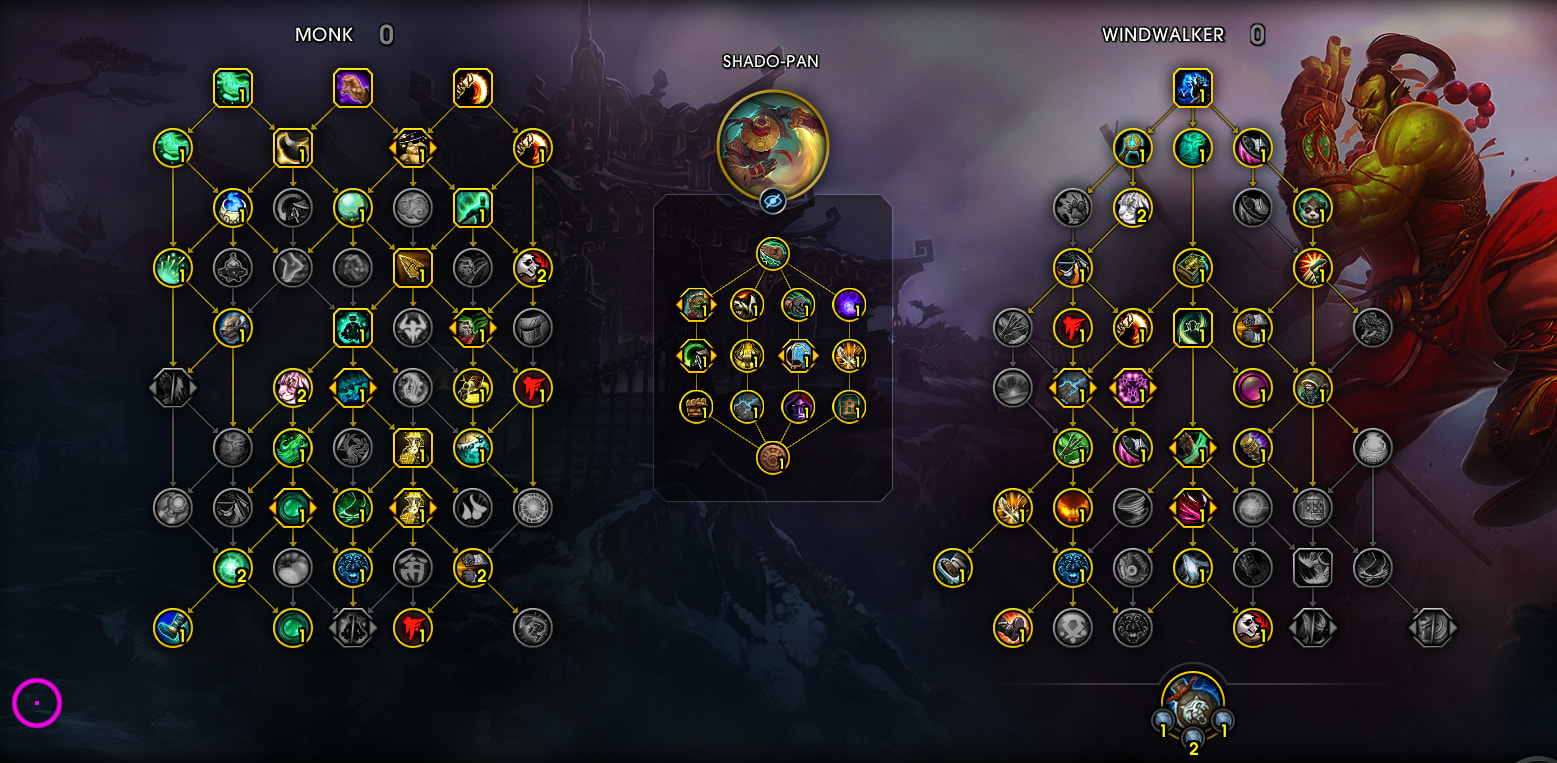Select the blue square talent atop Windwalker tree
This screenshot has width=1557, height=763.
(x=1193, y=88)
